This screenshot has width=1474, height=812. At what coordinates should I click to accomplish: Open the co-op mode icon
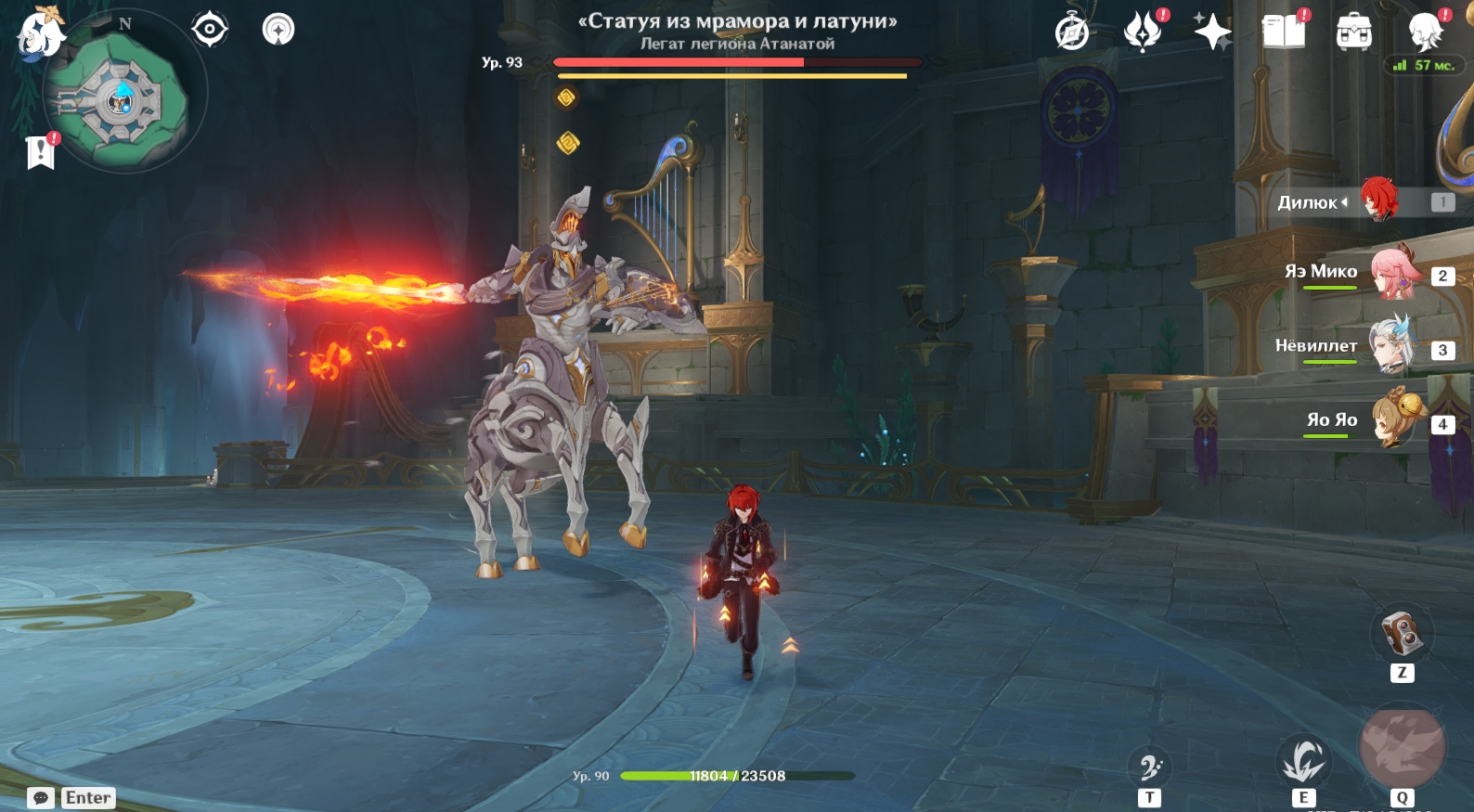[278, 30]
